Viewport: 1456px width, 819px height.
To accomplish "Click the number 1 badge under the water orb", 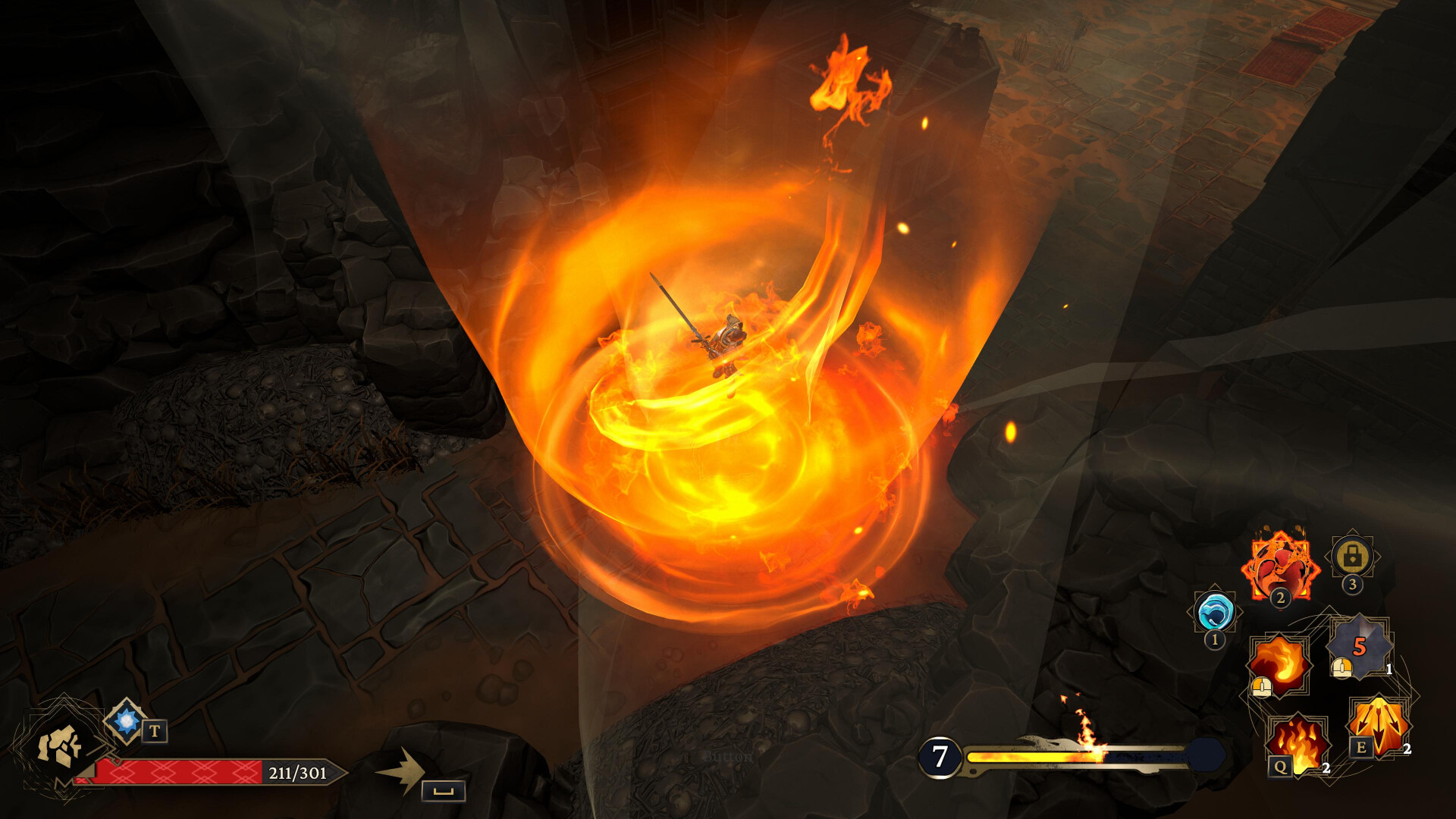I will 1214,639.
